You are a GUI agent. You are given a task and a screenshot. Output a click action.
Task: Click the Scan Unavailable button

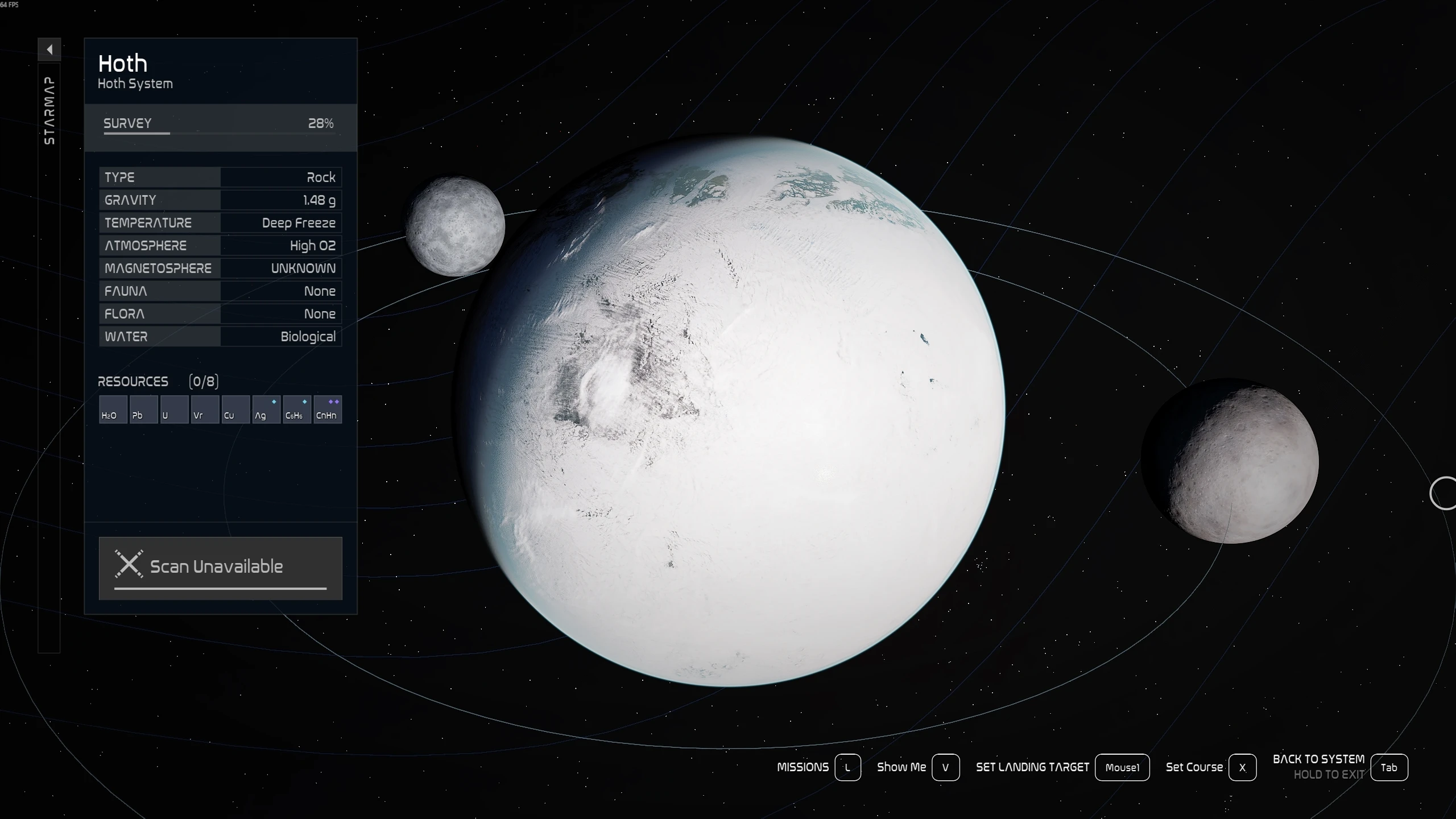point(220,568)
